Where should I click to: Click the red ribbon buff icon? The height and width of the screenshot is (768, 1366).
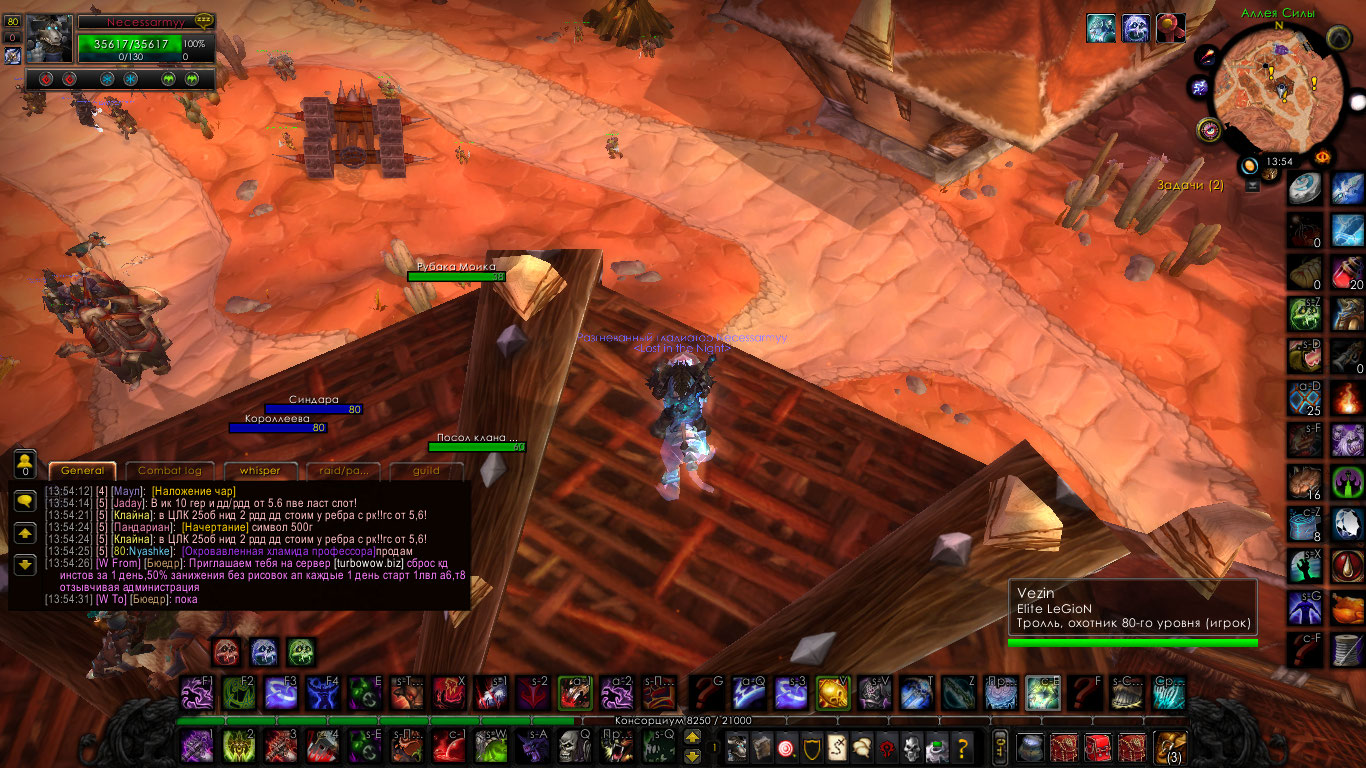[x=1170, y=28]
